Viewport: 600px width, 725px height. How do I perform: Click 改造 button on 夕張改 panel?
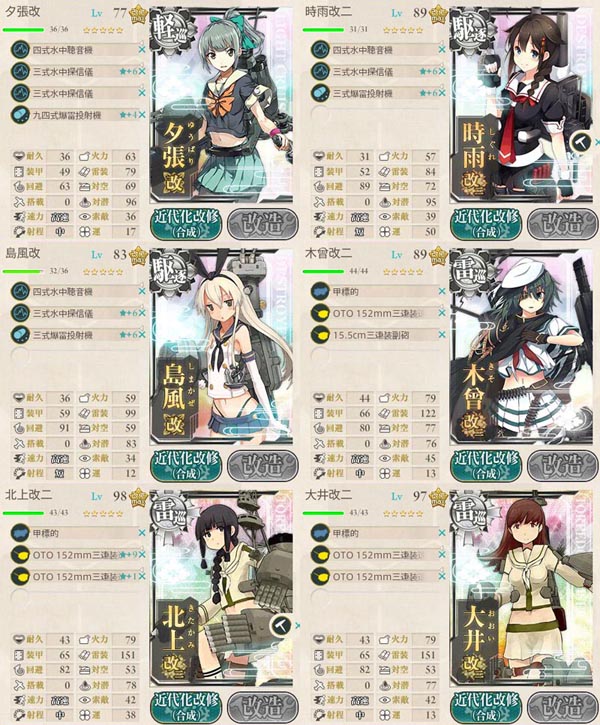click(261, 222)
